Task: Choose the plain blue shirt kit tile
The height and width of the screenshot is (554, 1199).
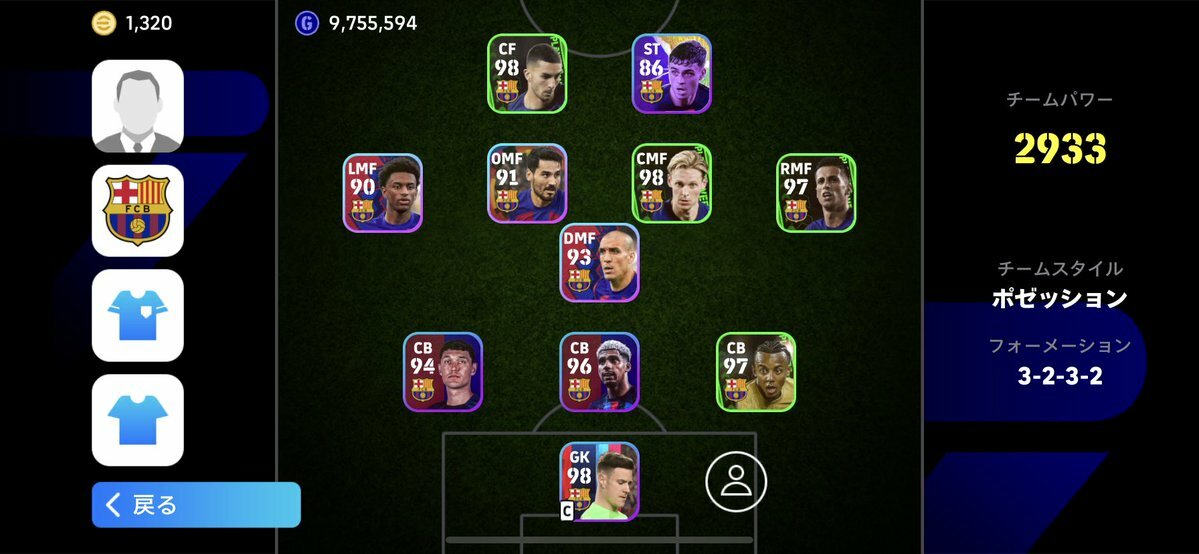Action: (x=138, y=420)
